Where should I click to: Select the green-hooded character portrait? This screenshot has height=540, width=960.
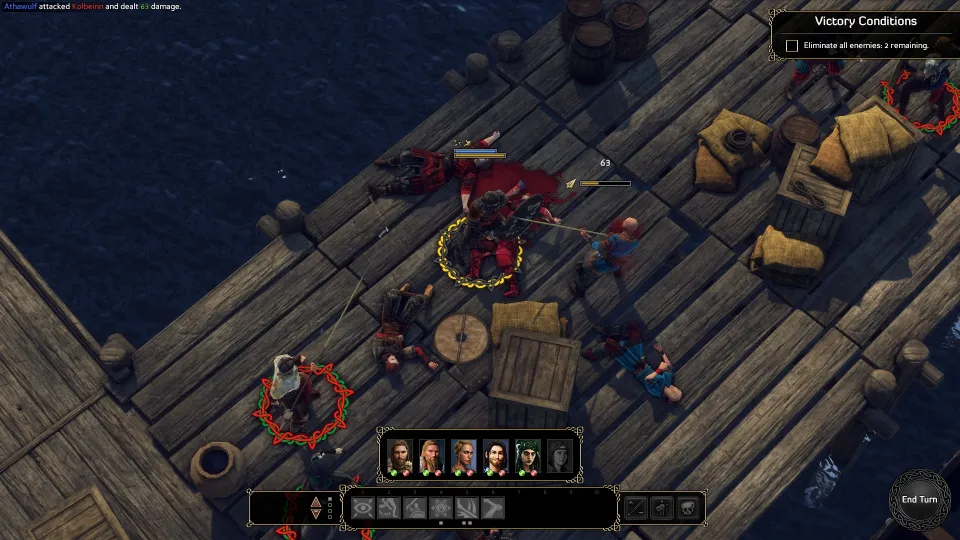pyautogui.click(x=528, y=455)
